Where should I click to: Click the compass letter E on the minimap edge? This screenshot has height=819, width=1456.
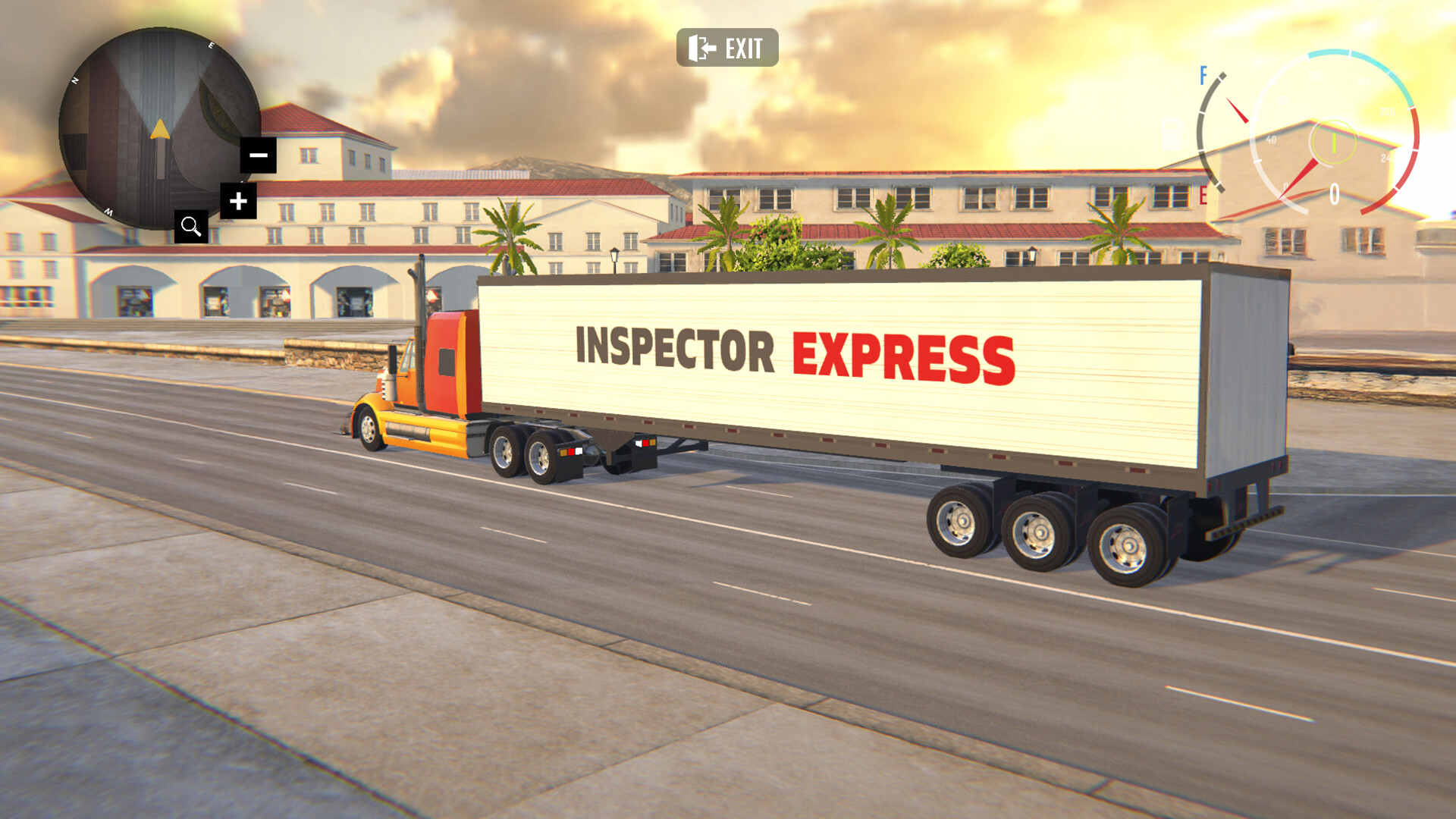[211, 45]
